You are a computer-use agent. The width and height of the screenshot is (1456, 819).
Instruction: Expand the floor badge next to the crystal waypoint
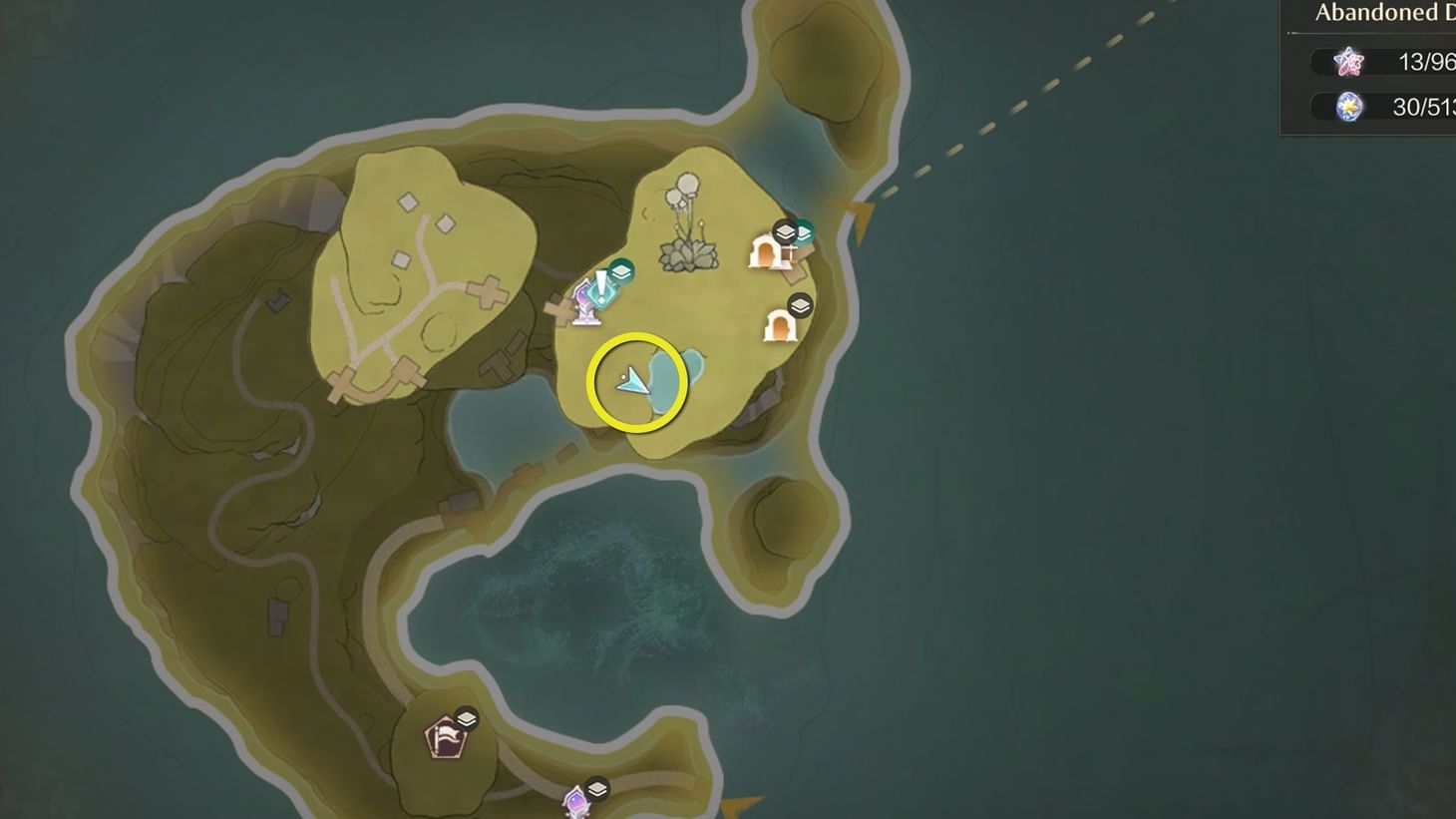[x=598, y=787]
